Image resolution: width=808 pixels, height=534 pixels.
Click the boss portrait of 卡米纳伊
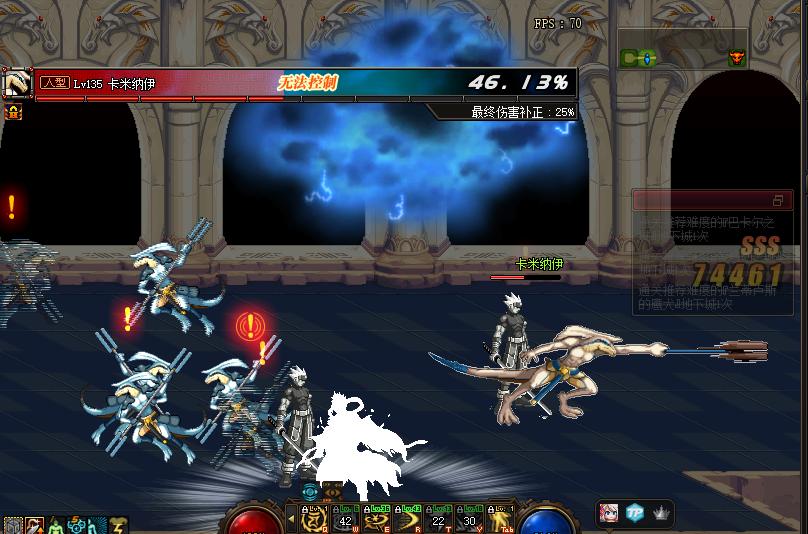(16, 84)
